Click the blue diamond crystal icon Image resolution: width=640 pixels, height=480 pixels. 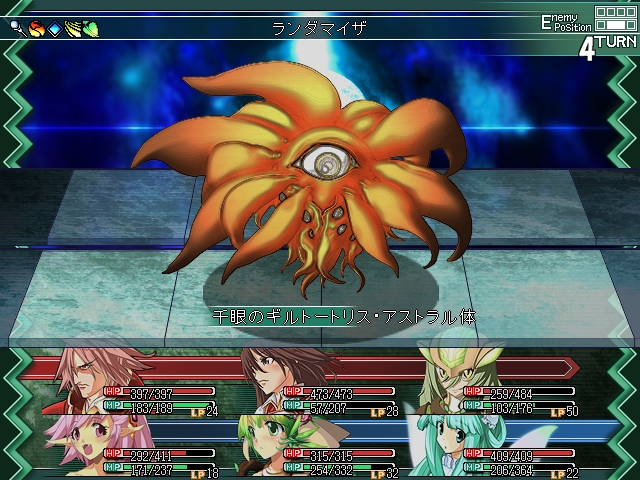[54, 28]
